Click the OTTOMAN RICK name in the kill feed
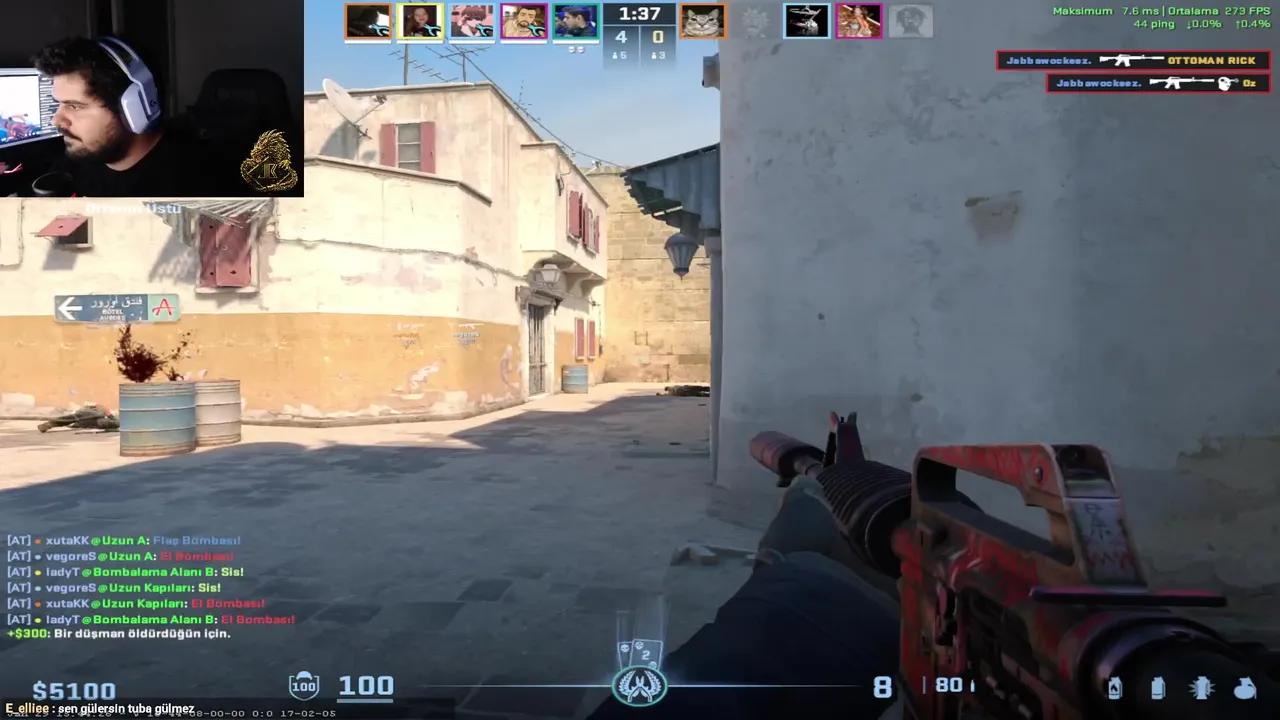This screenshot has height=720, width=1280. (1212, 60)
